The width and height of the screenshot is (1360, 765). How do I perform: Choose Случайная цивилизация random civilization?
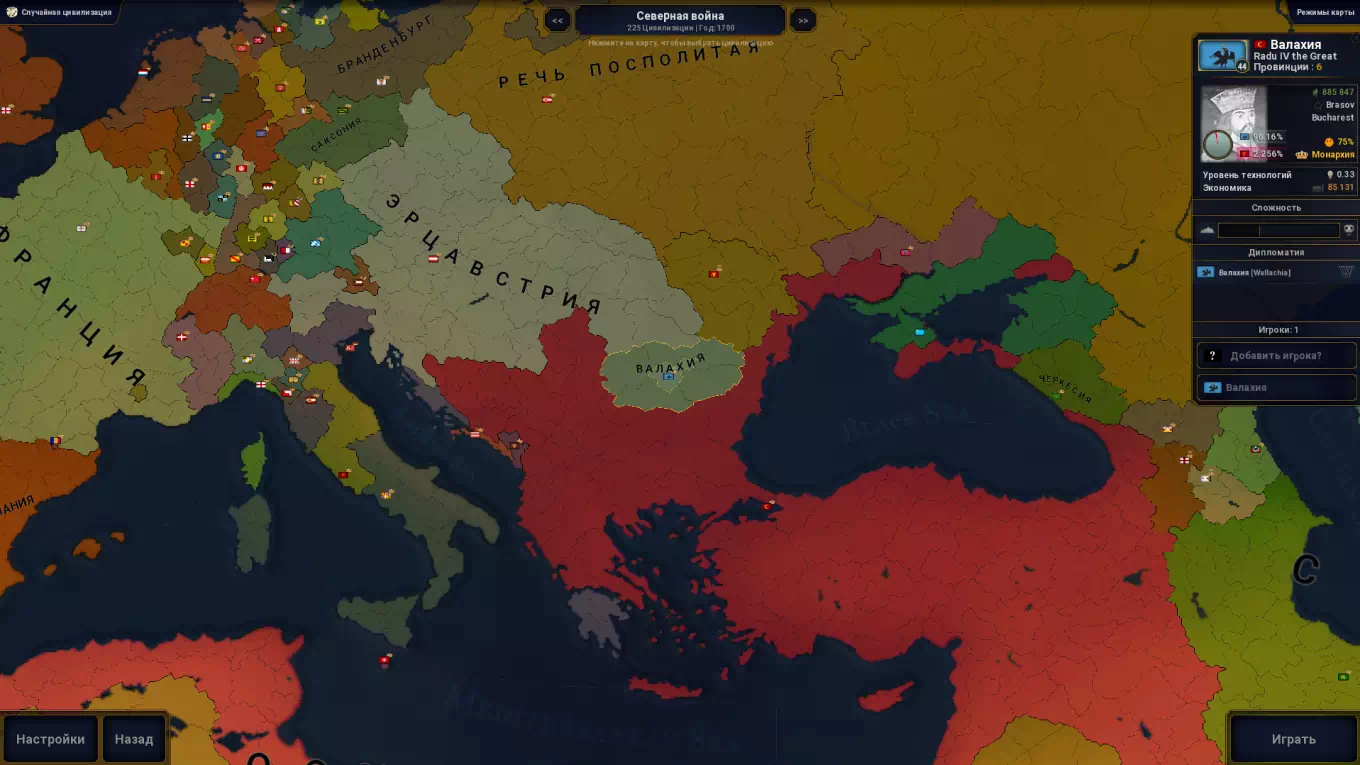[x=58, y=13]
